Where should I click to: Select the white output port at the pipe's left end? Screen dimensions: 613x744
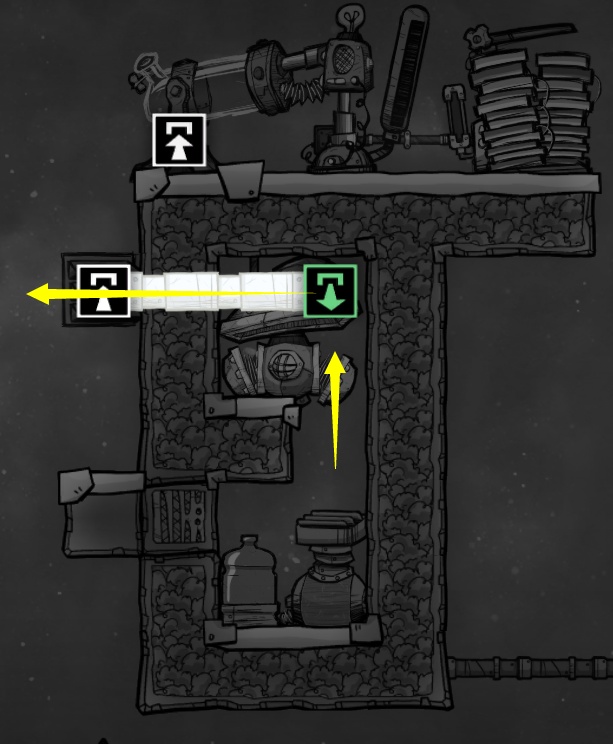pos(104,291)
